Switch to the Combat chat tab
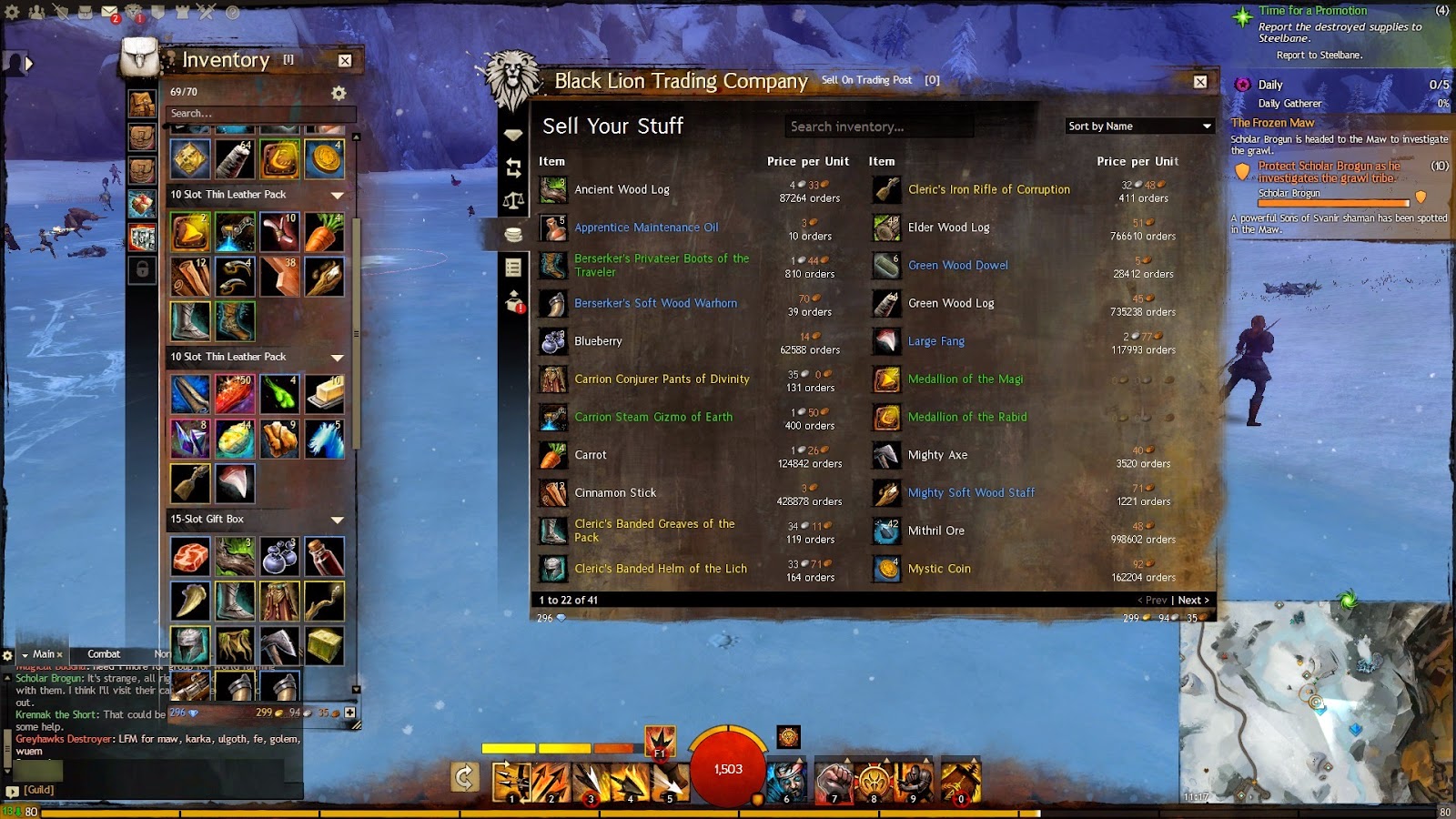Screen dimensions: 1456x819 [104, 653]
